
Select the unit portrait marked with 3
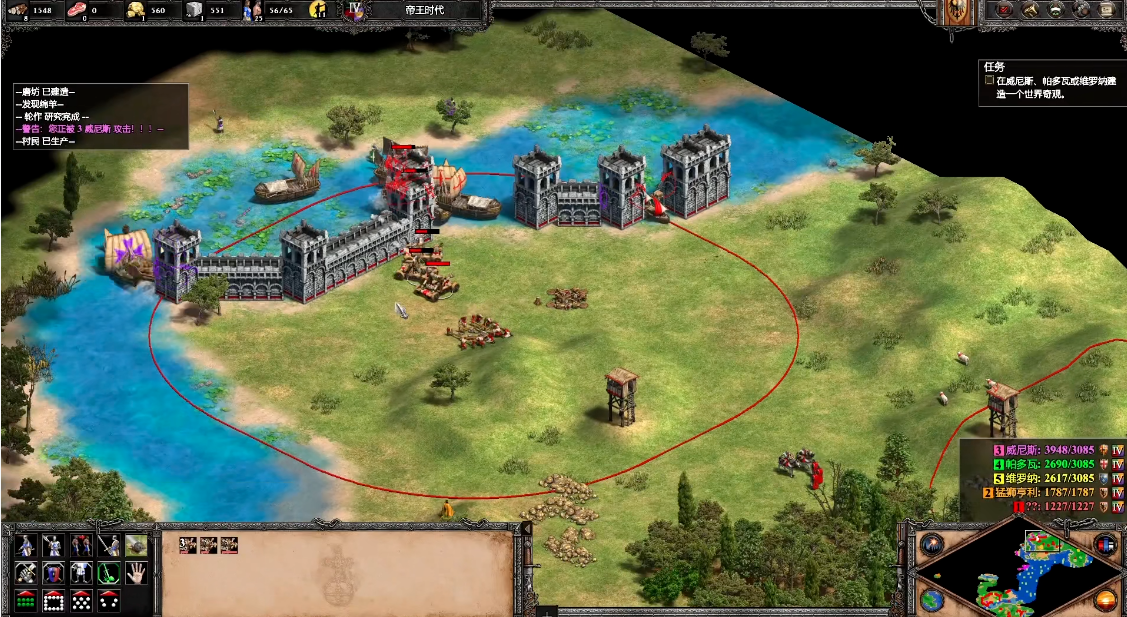click(x=186, y=545)
